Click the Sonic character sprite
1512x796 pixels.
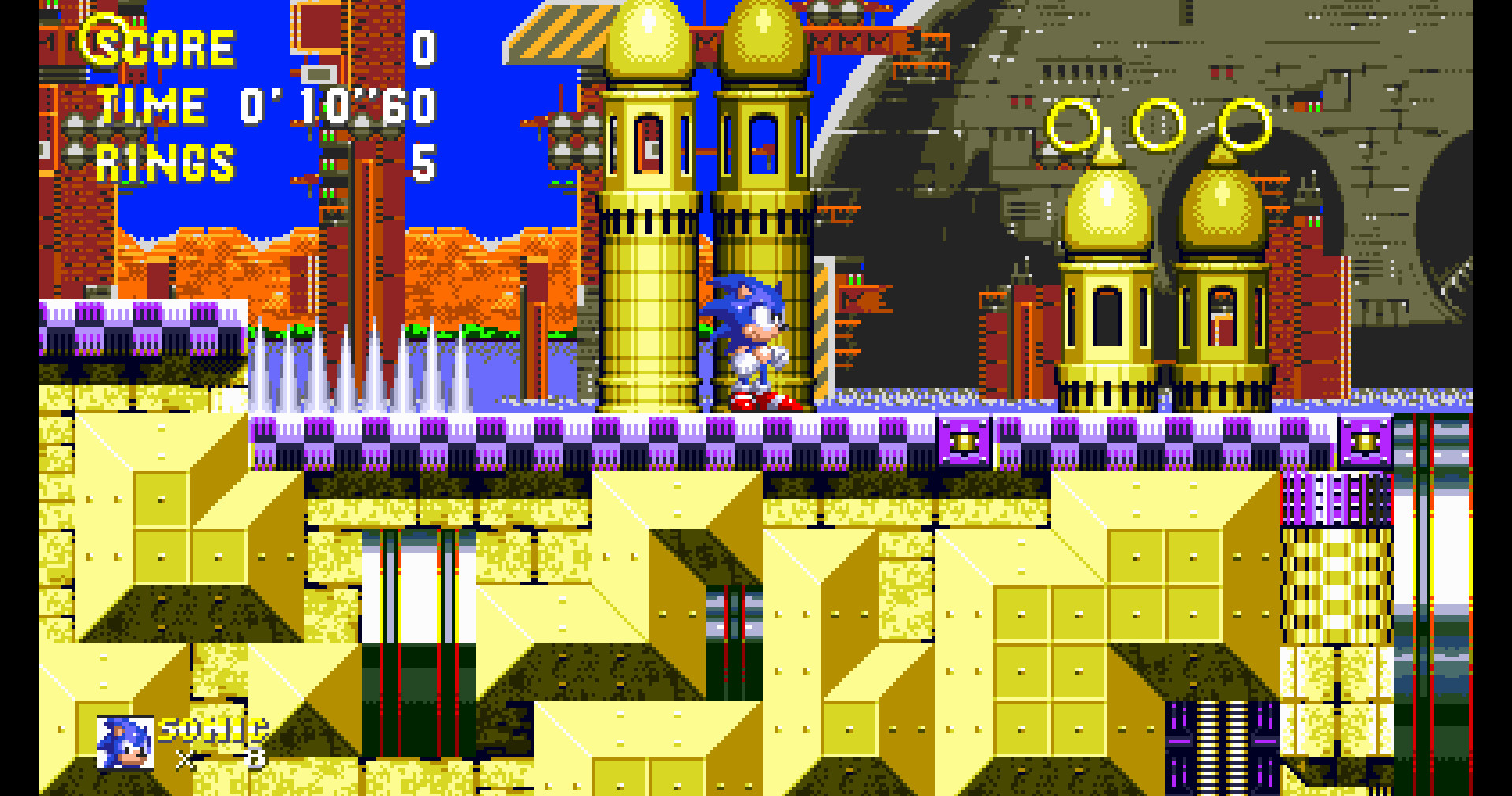(745, 339)
